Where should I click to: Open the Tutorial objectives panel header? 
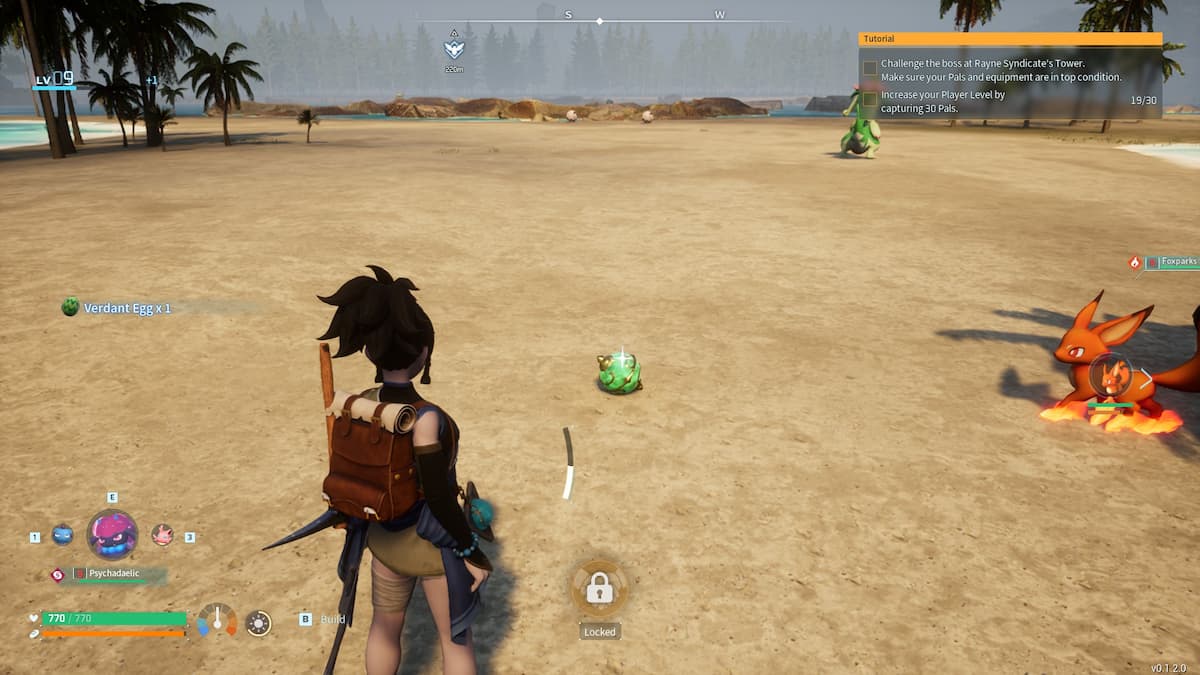click(1010, 39)
